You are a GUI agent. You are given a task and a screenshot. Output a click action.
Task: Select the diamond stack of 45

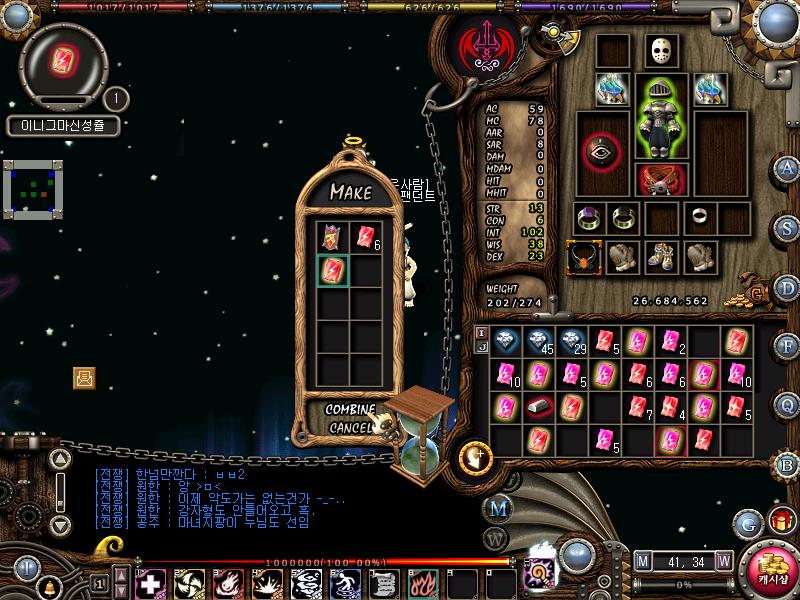pyautogui.click(x=538, y=342)
